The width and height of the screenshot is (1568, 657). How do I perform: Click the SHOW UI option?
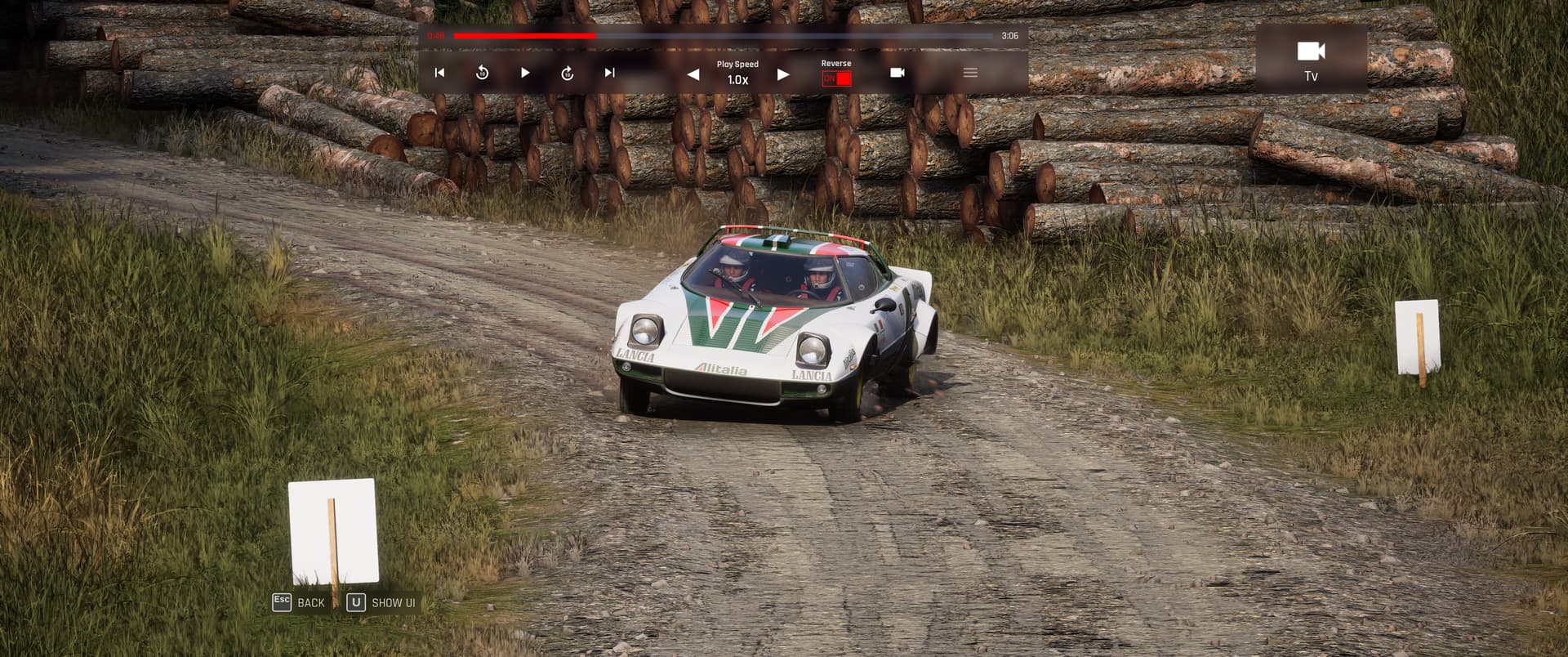tap(382, 602)
